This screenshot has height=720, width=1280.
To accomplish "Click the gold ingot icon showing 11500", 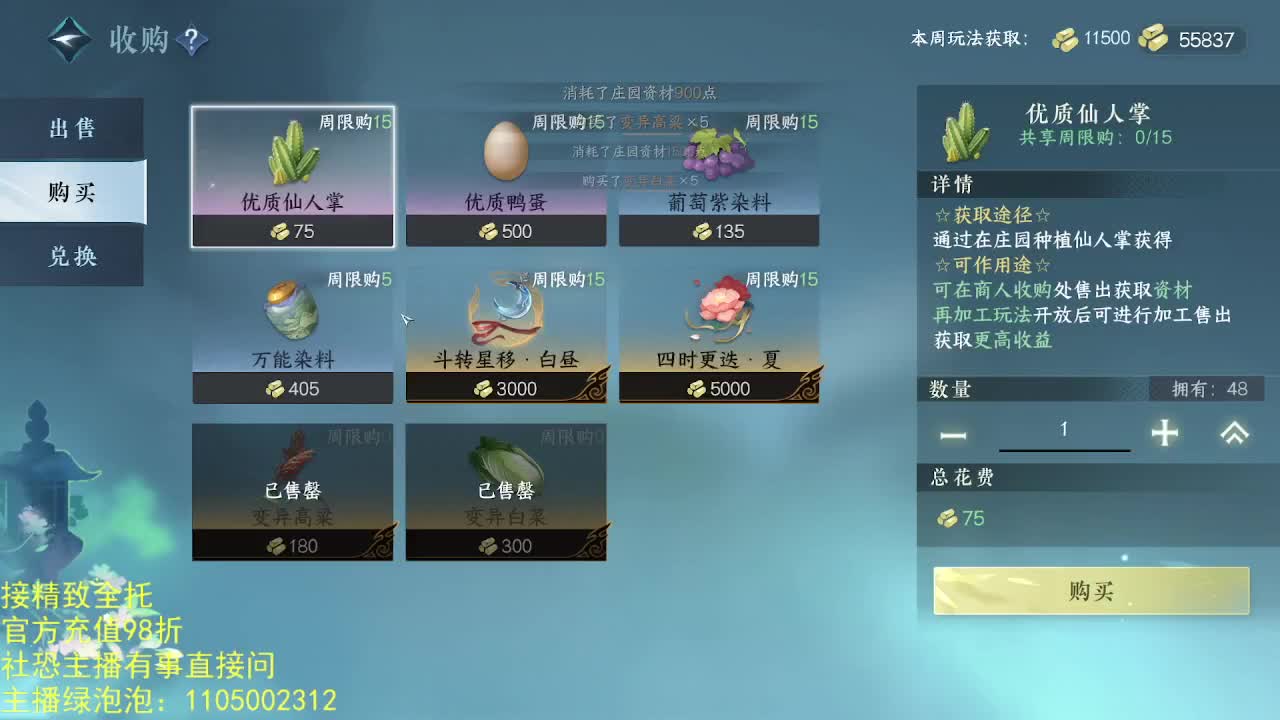I will click(x=1067, y=38).
